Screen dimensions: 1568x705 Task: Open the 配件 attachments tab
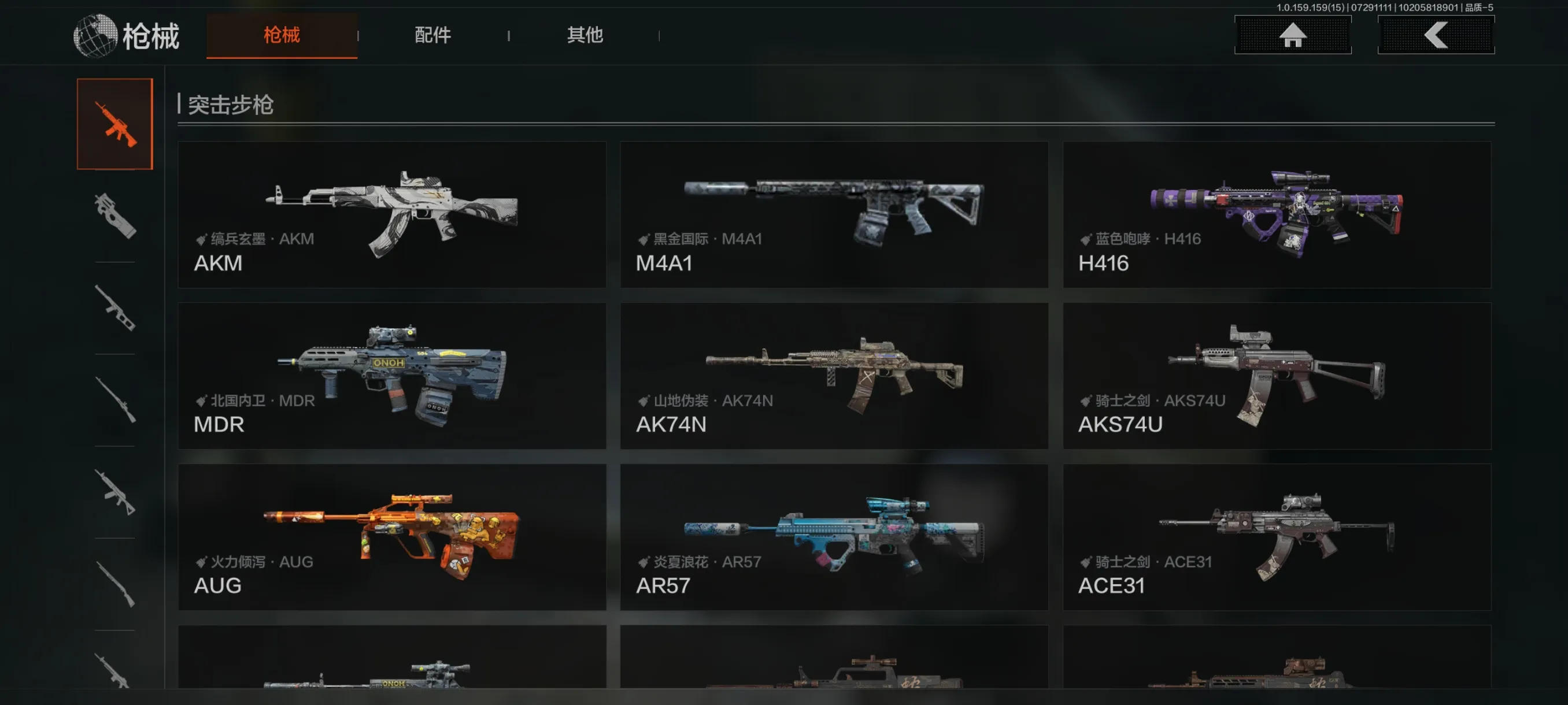click(x=432, y=35)
